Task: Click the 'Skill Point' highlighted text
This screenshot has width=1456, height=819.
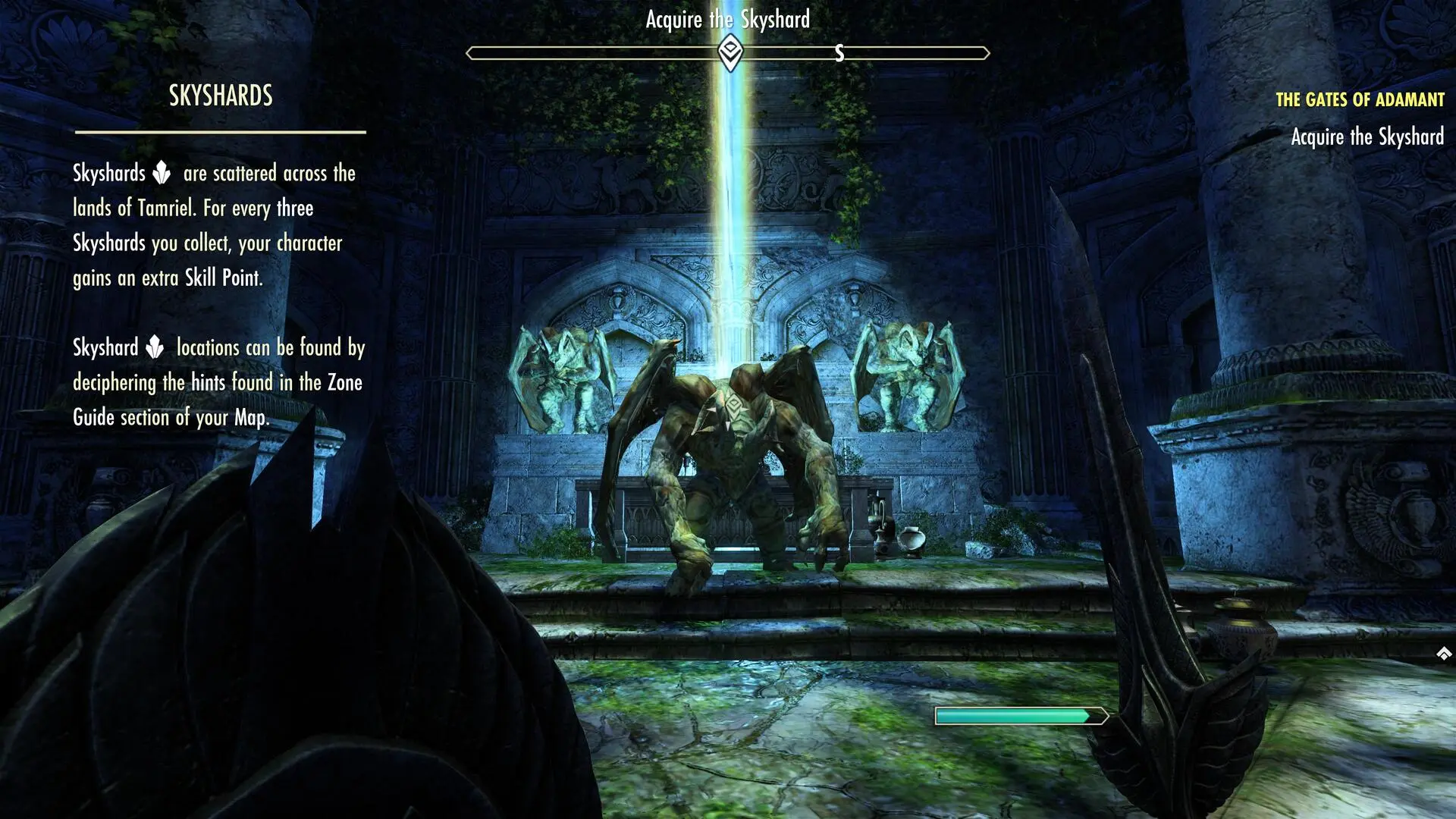Action: coord(222,278)
